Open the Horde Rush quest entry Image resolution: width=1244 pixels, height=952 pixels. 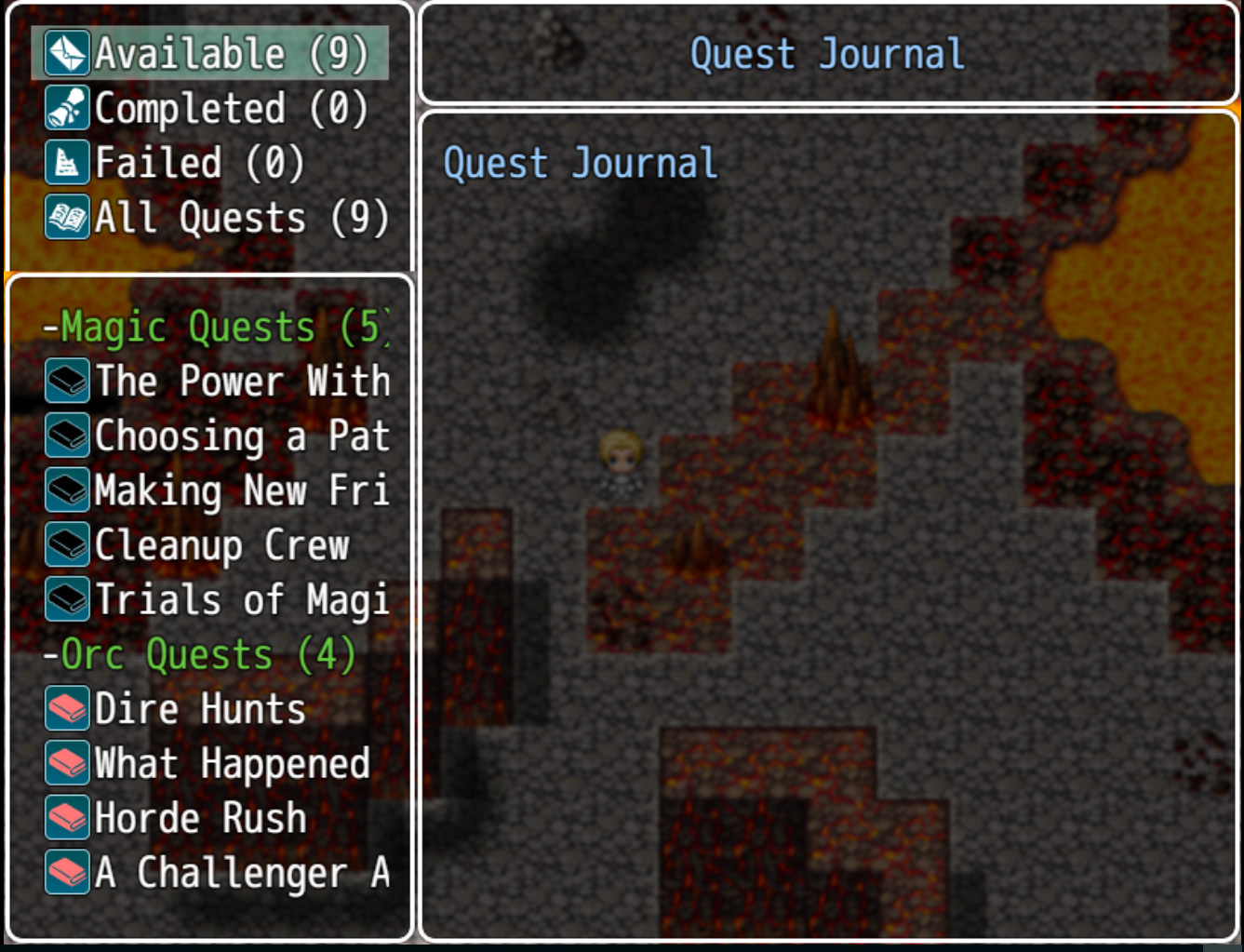[200, 818]
